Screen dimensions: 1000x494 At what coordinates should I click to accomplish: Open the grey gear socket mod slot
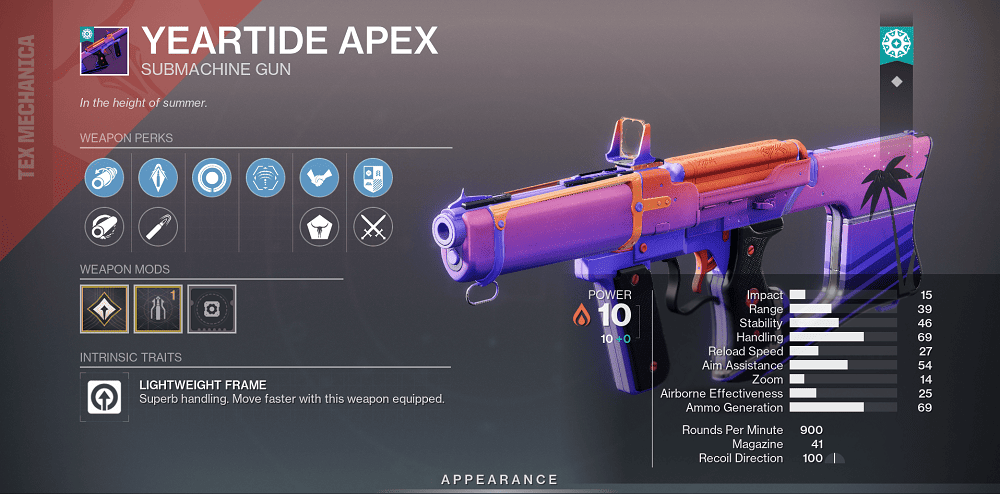(211, 310)
